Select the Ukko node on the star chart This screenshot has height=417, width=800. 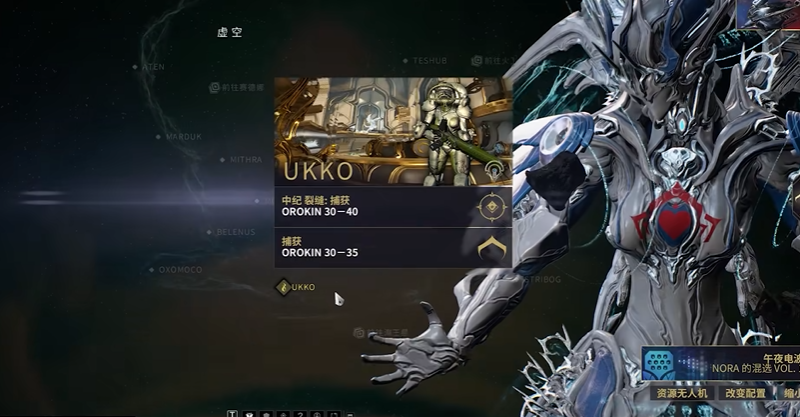(x=284, y=287)
